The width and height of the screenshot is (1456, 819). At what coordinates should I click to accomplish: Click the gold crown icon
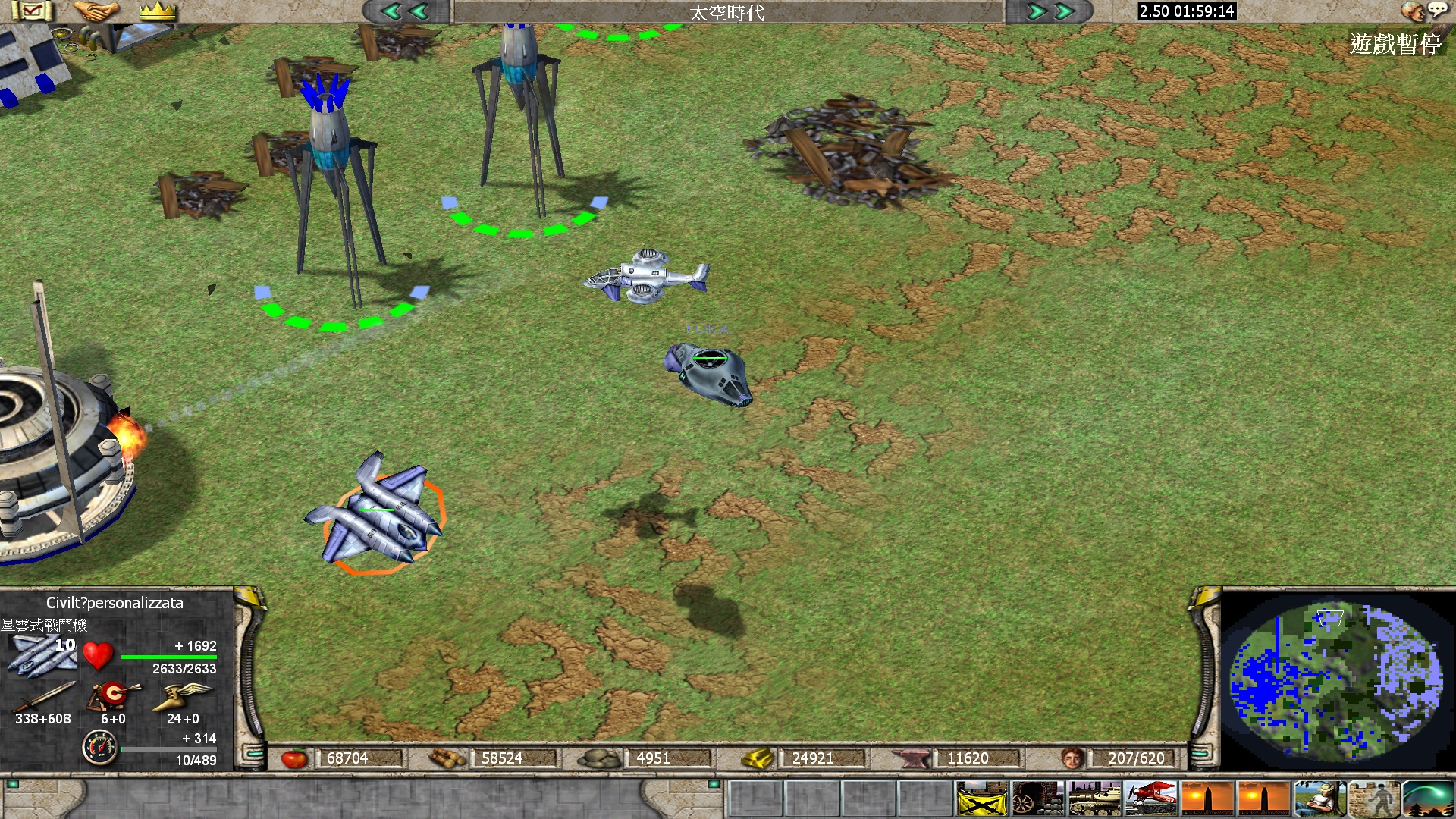pyautogui.click(x=158, y=11)
